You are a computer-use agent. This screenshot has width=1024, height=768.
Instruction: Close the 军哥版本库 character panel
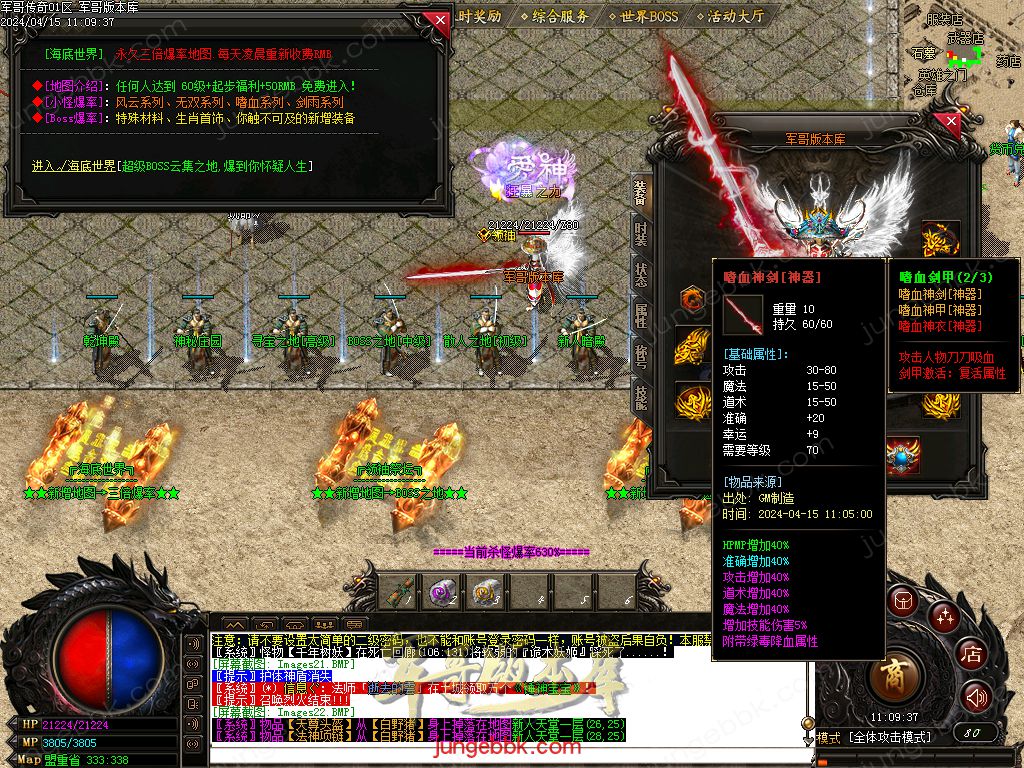click(x=950, y=122)
